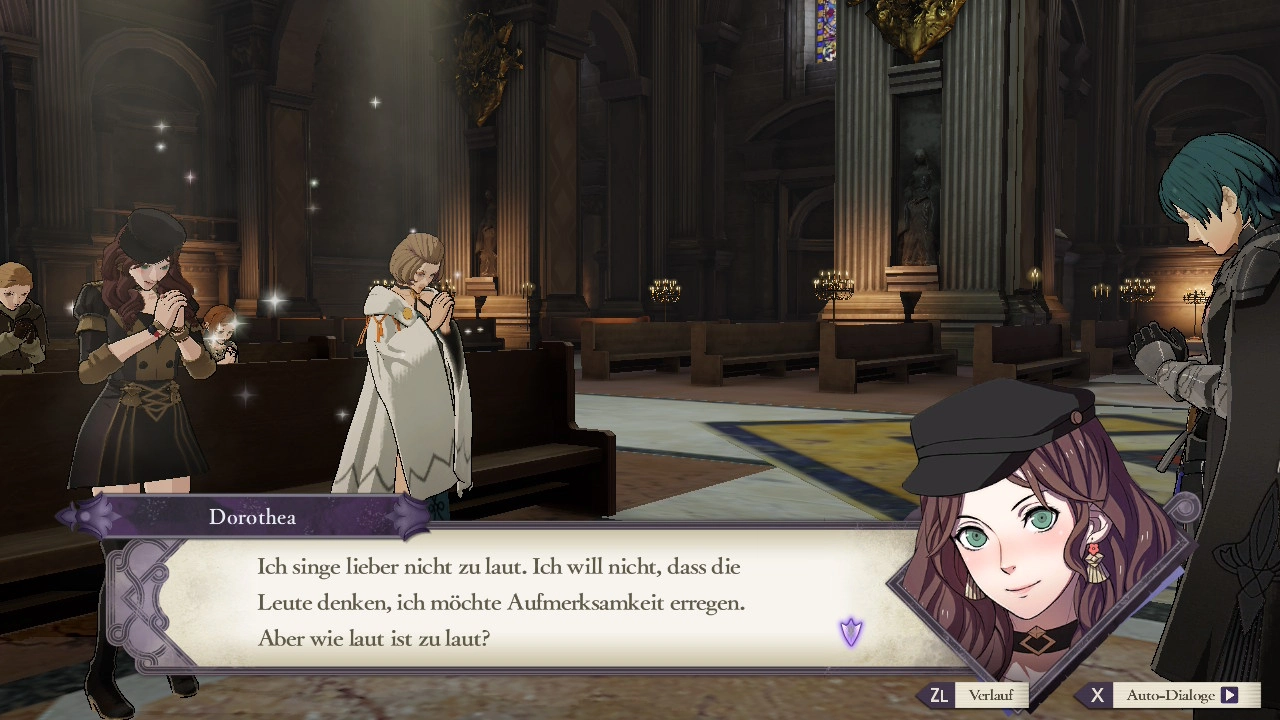Advance dialogue with the purple arrow indicator
This screenshot has width=1280, height=720.
(851, 632)
